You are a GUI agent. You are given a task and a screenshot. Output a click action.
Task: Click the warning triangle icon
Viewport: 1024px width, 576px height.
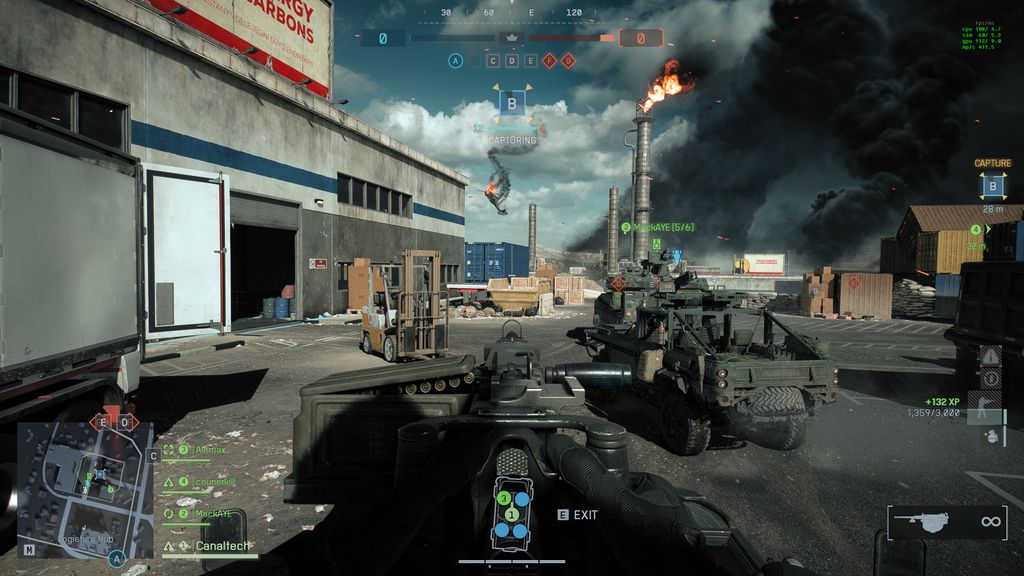pyautogui.click(x=990, y=356)
